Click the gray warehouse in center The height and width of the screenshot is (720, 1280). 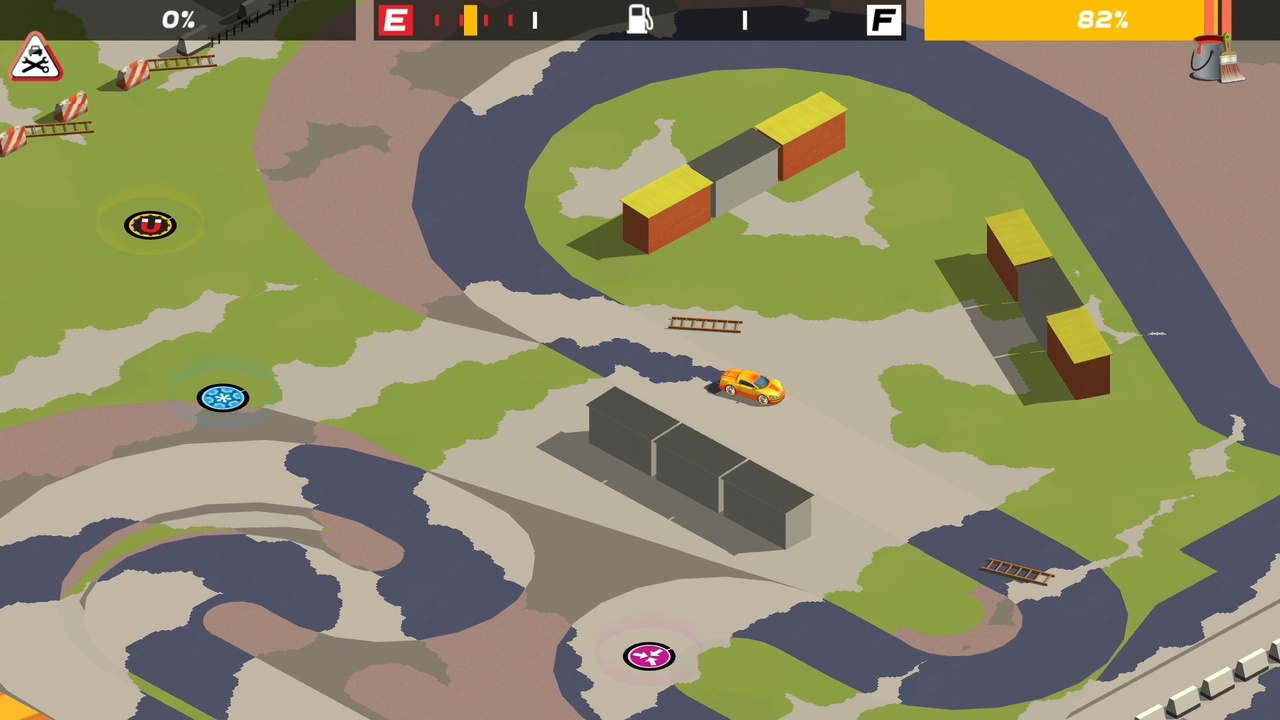click(680, 460)
